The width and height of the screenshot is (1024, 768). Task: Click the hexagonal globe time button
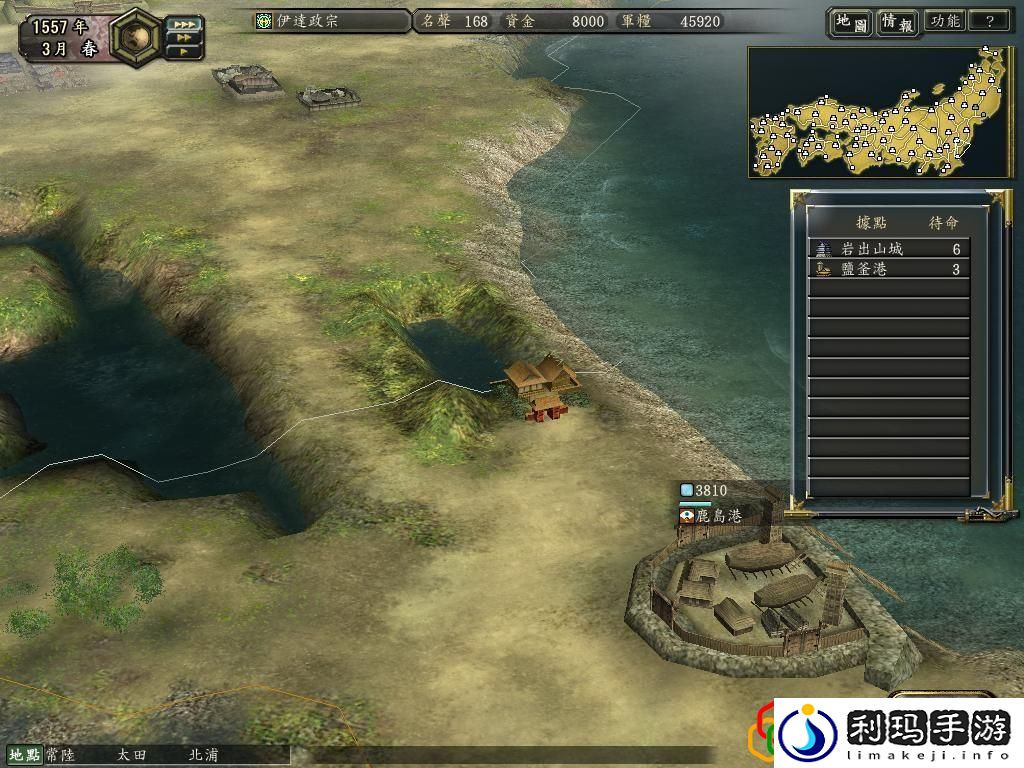pyautogui.click(x=136, y=36)
